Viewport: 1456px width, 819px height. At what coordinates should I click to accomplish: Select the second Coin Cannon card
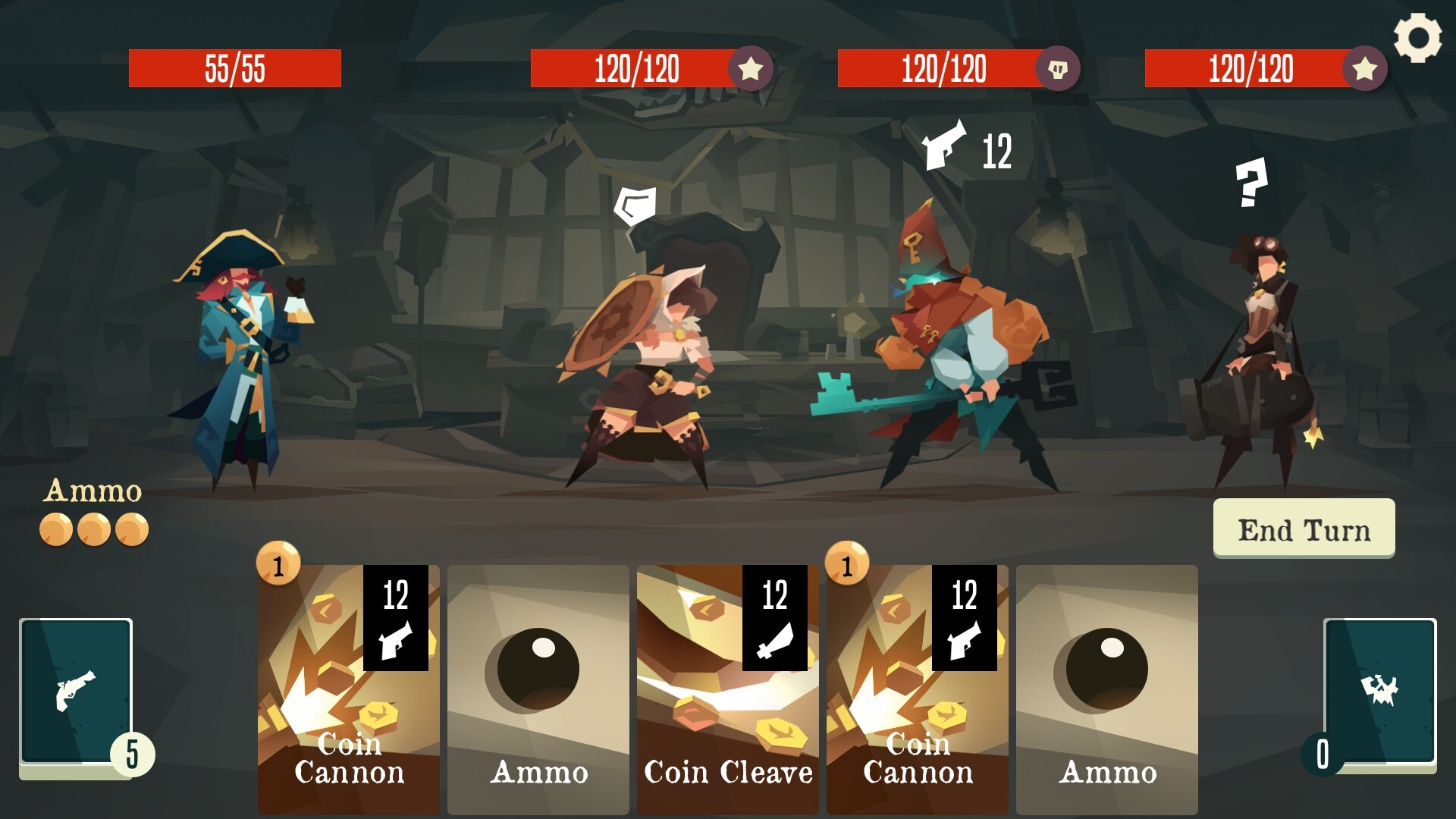917,682
